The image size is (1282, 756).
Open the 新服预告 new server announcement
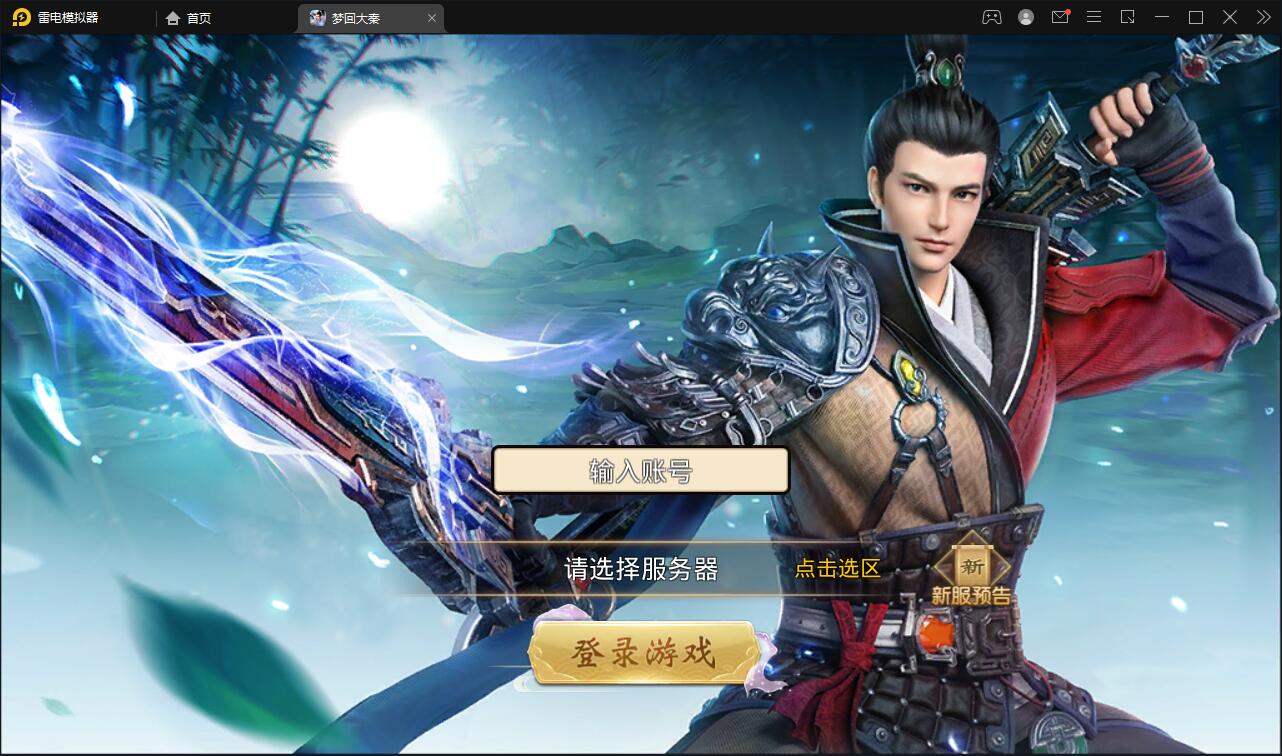click(x=970, y=593)
